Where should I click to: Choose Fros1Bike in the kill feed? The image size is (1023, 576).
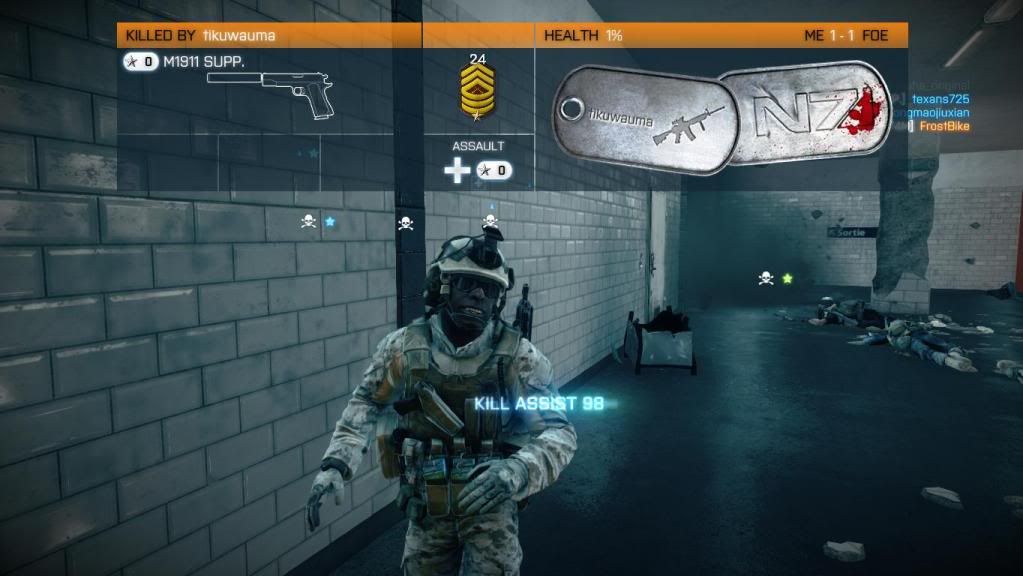947,127
